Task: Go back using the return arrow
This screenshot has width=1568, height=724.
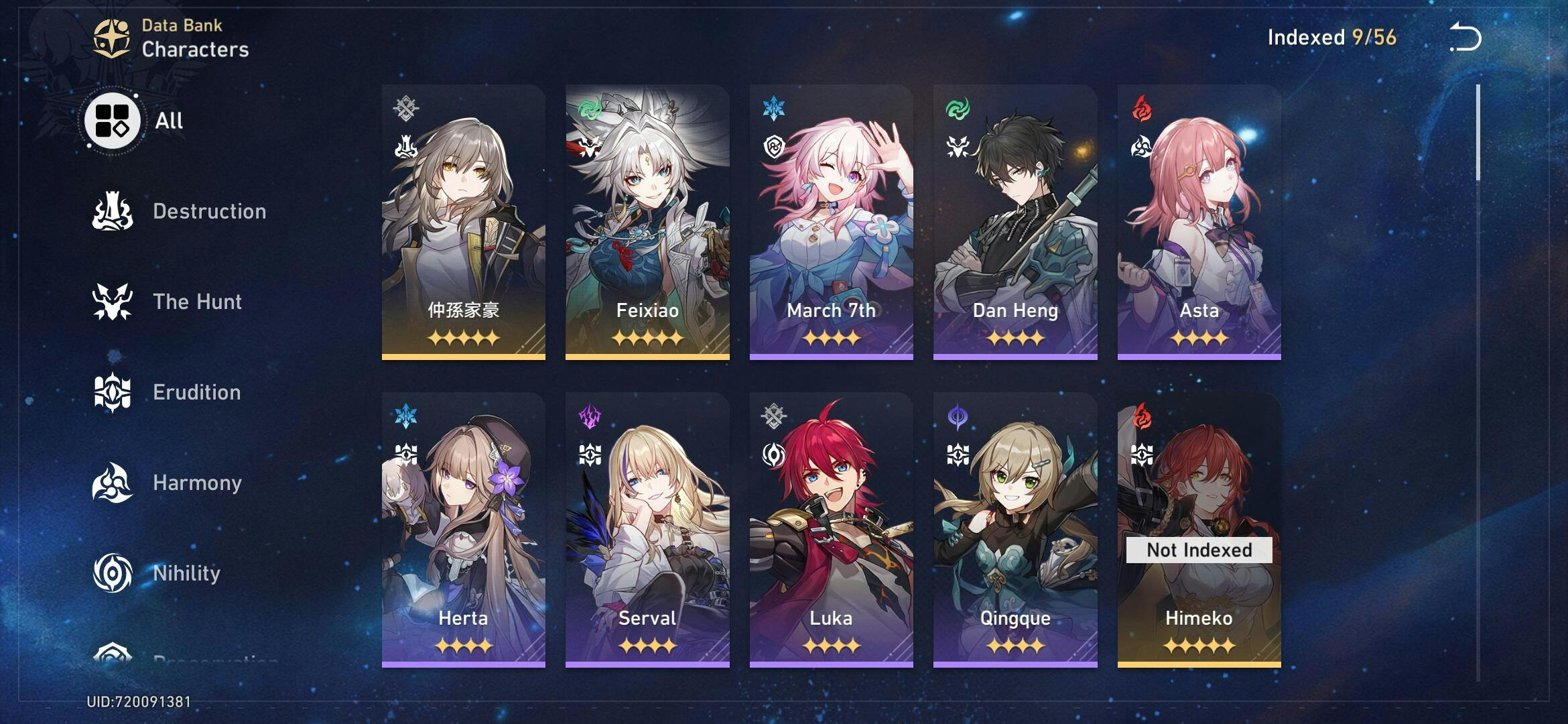Action: pyautogui.click(x=1465, y=38)
